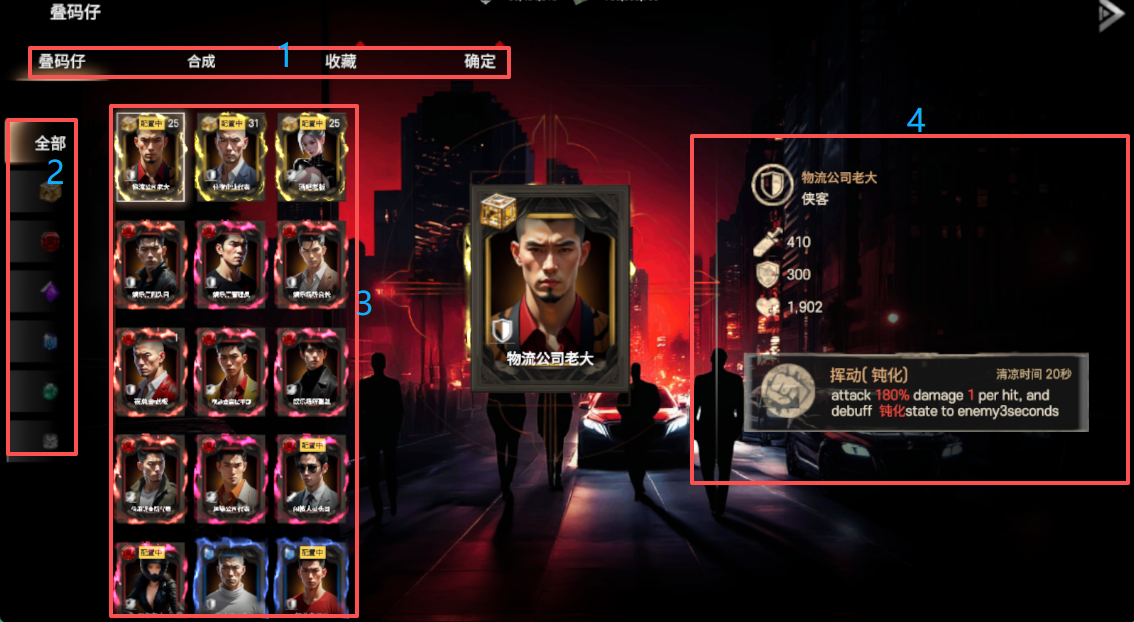Open the 收藏 tab
Image resolution: width=1134 pixels, height=622 pixels.
pos(341,62)
